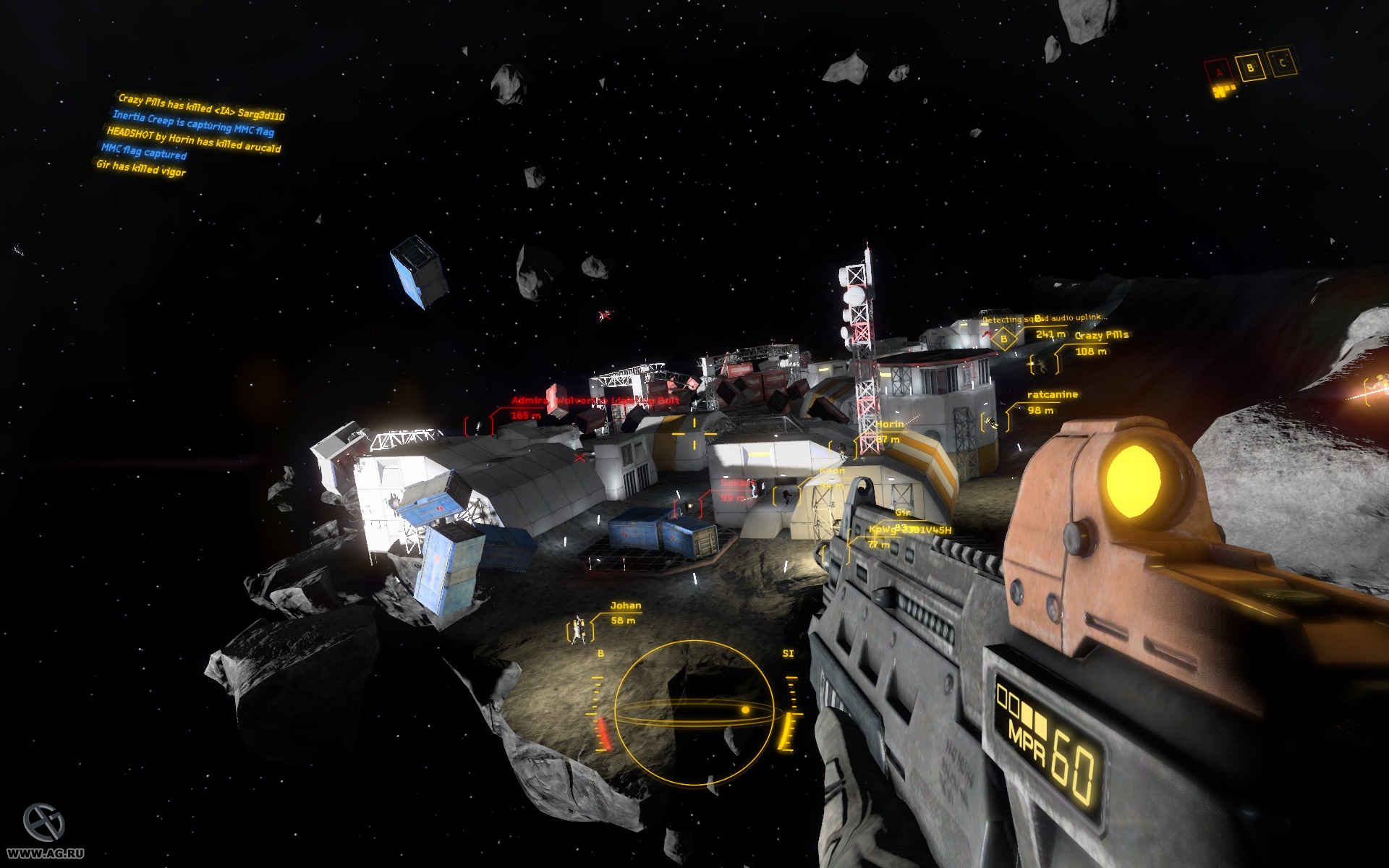Image resolution: width=1389 pixels, height=868 pixels.
Task: Click the diamond B objective marker near 241m
Action: [x=1004, y=339]
